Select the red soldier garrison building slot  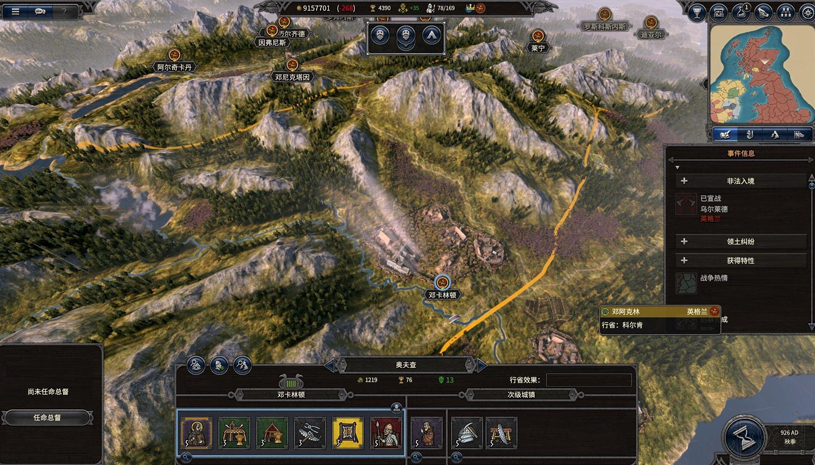click(x=386, y=432)
